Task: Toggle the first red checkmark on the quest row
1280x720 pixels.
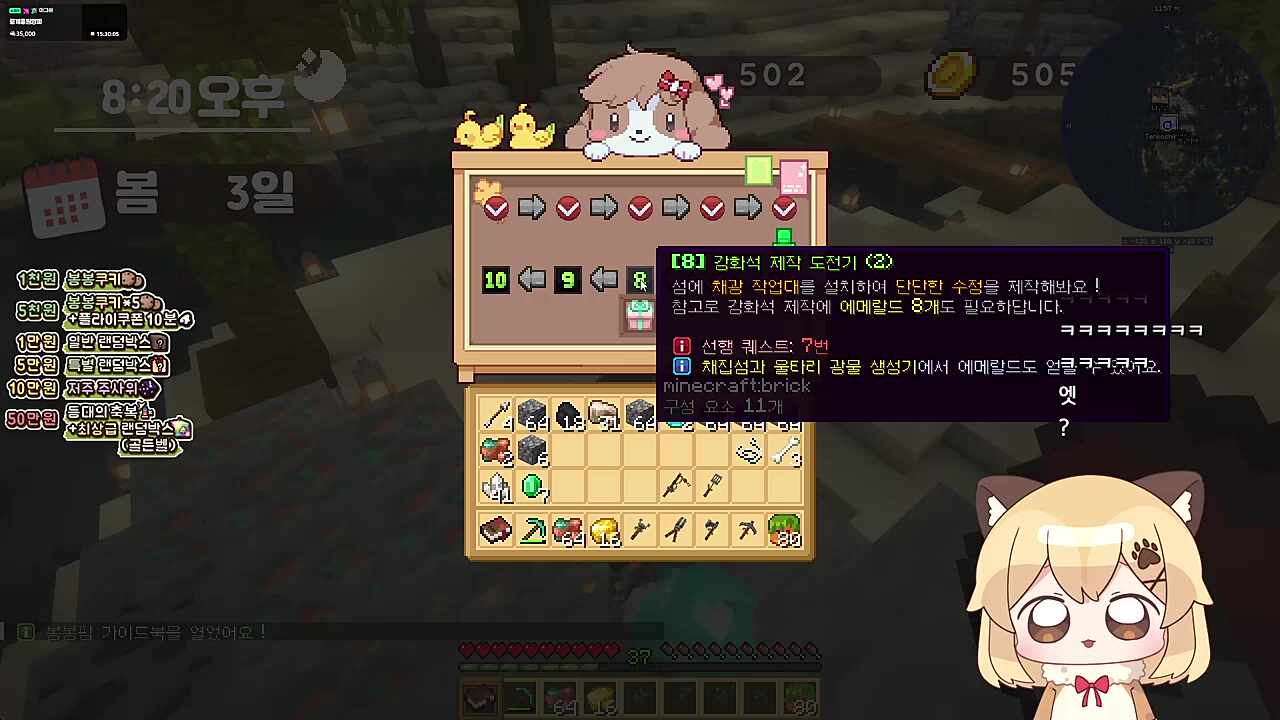Action: click(495, 207)
